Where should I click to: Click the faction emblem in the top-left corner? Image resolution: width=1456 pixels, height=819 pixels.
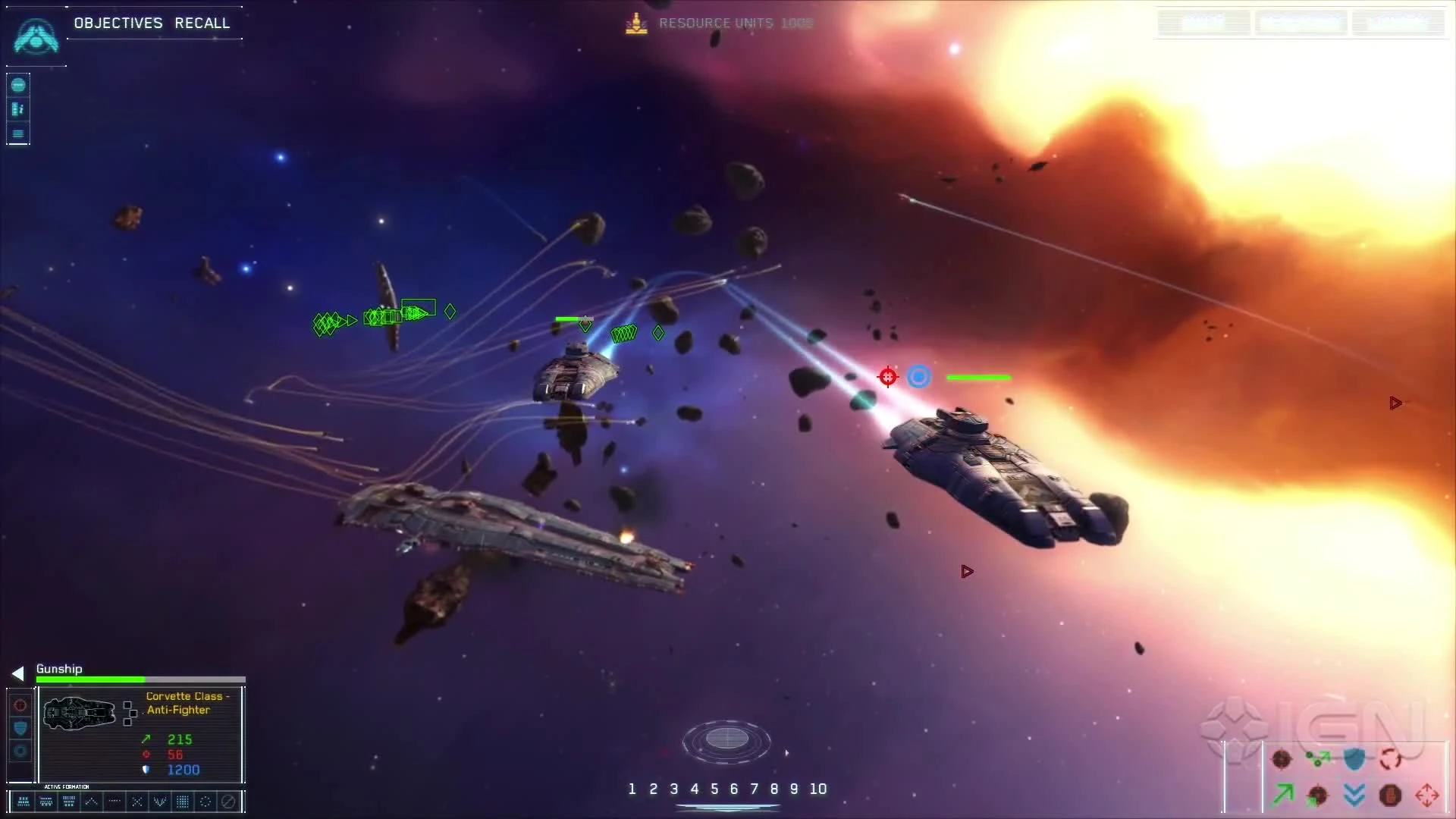(x=35, y=36)
